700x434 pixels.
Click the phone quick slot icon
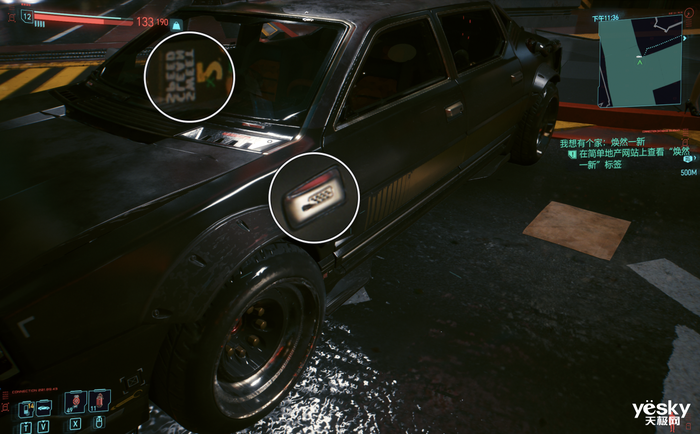click(x=24, y=407)
